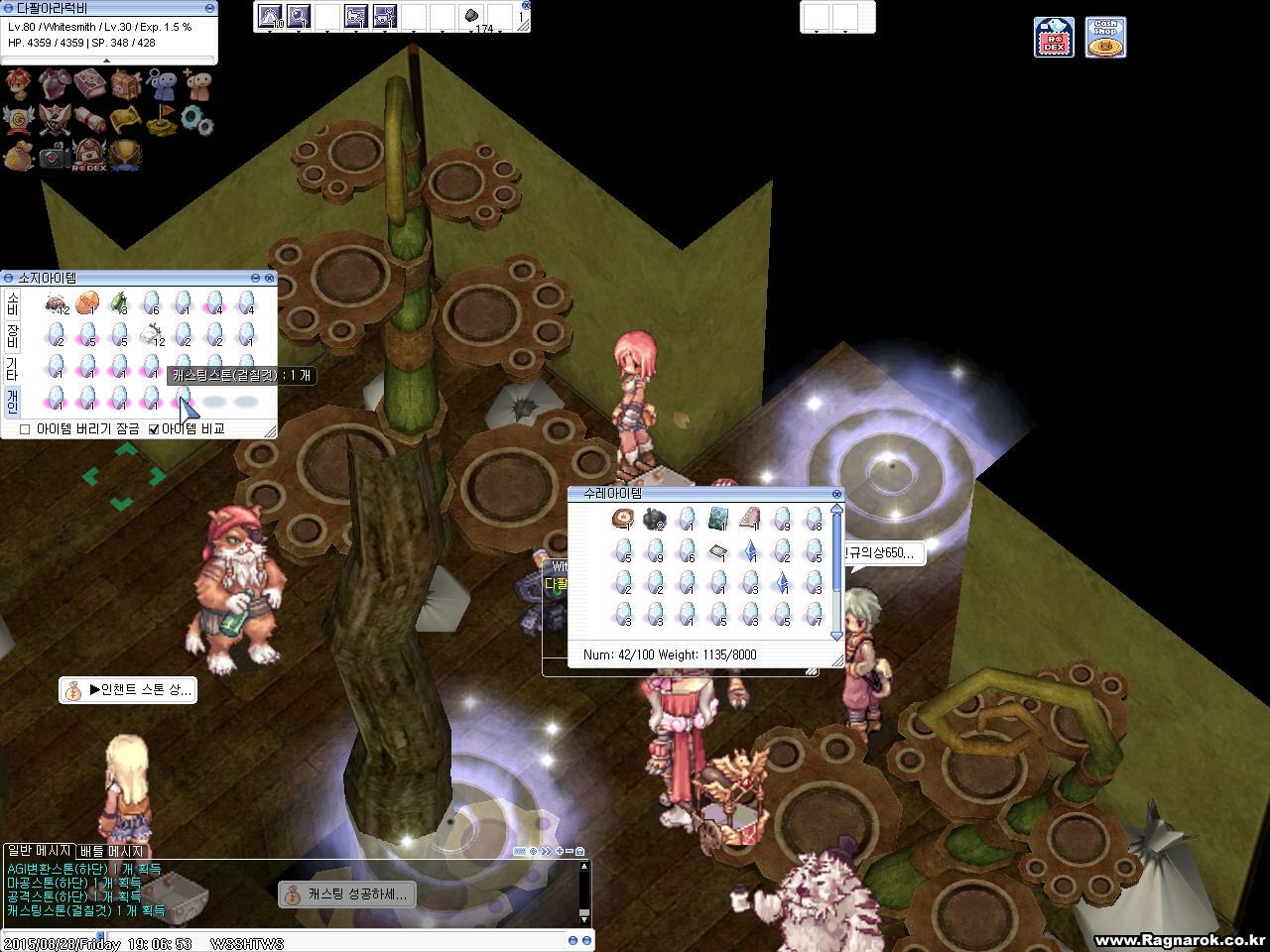Tick the 아이템 버리기 잠금 checkbox

tap(25, 429)
